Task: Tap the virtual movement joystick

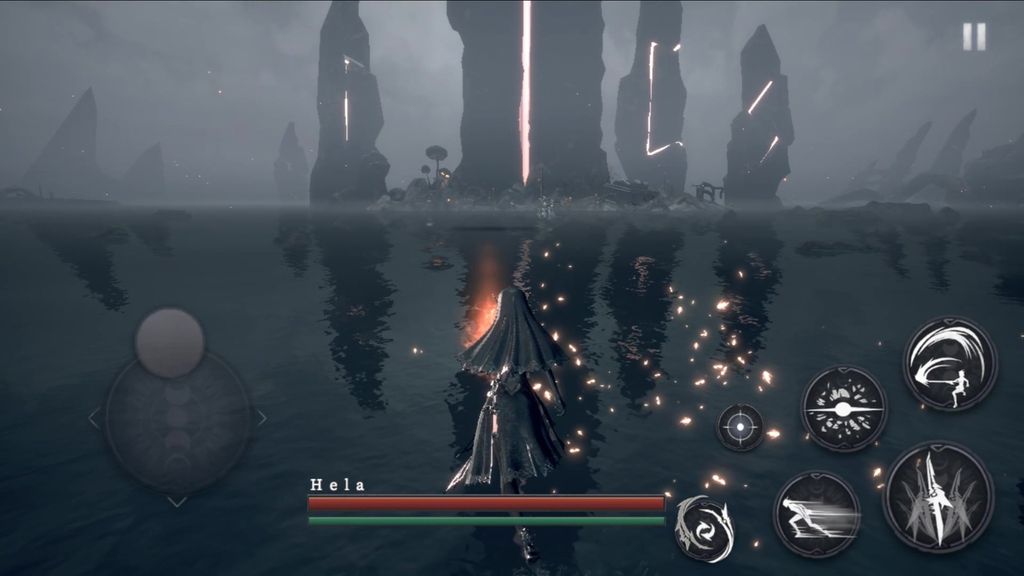Action: (x=170, y=343)
